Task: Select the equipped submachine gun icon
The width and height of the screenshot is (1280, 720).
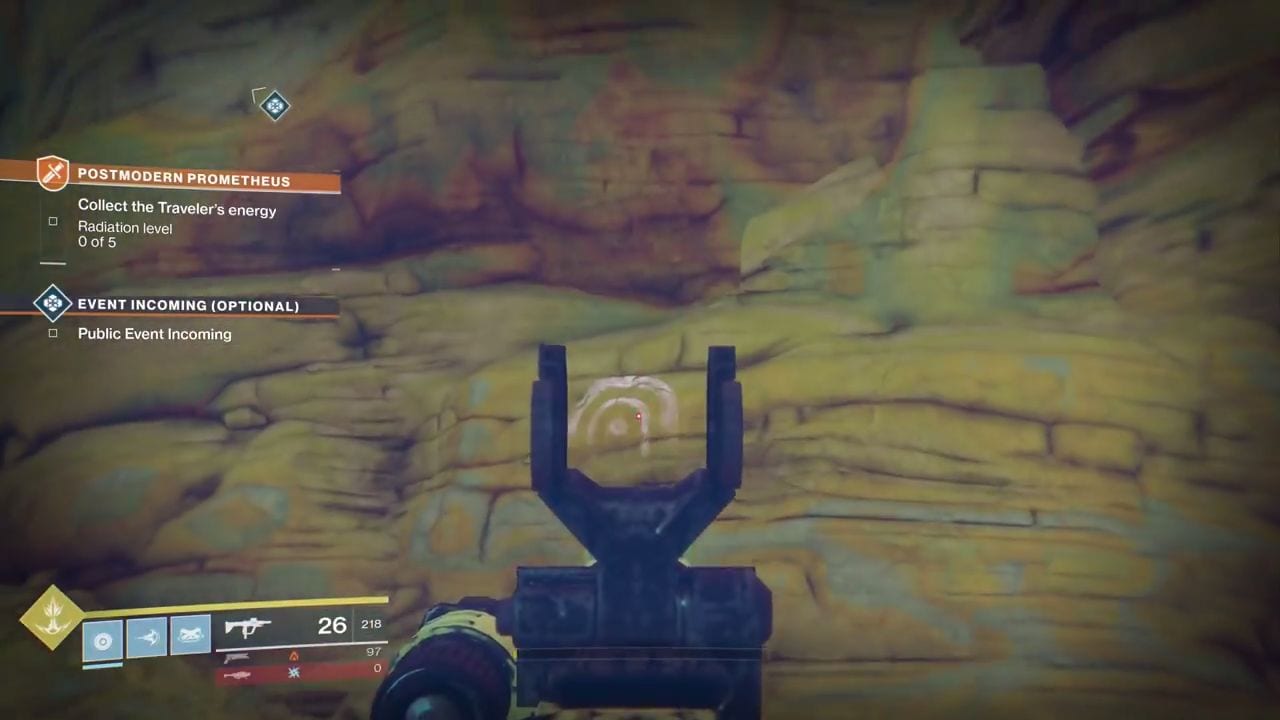Action: tap(247, 627)
